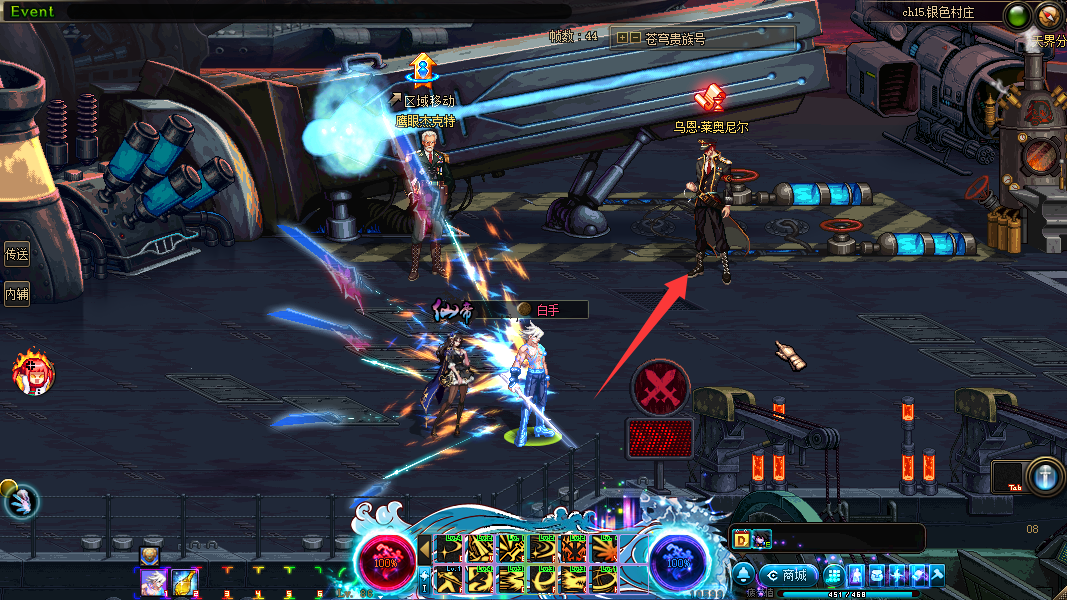Expand the 苍穹贵族号 panel with plus
The image size is (1067, 600).
coord(622,38)
